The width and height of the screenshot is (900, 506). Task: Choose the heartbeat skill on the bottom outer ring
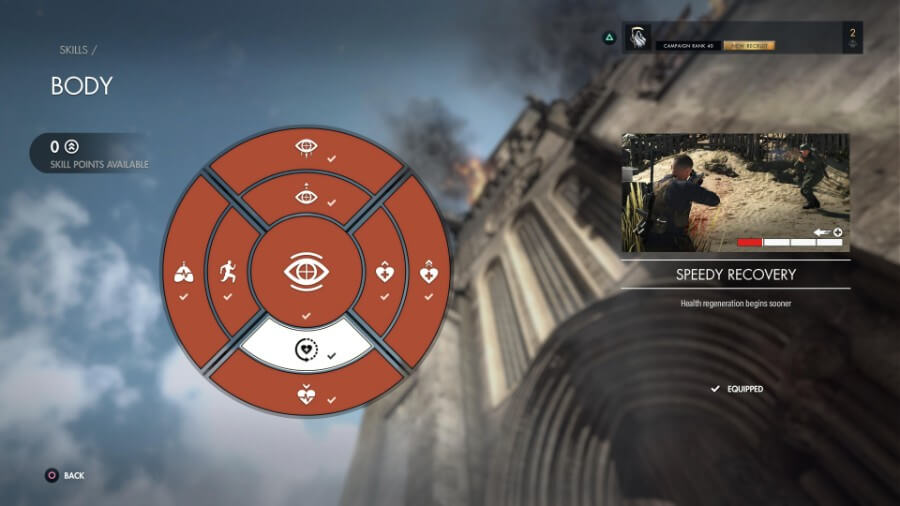(x=305, y=393)
